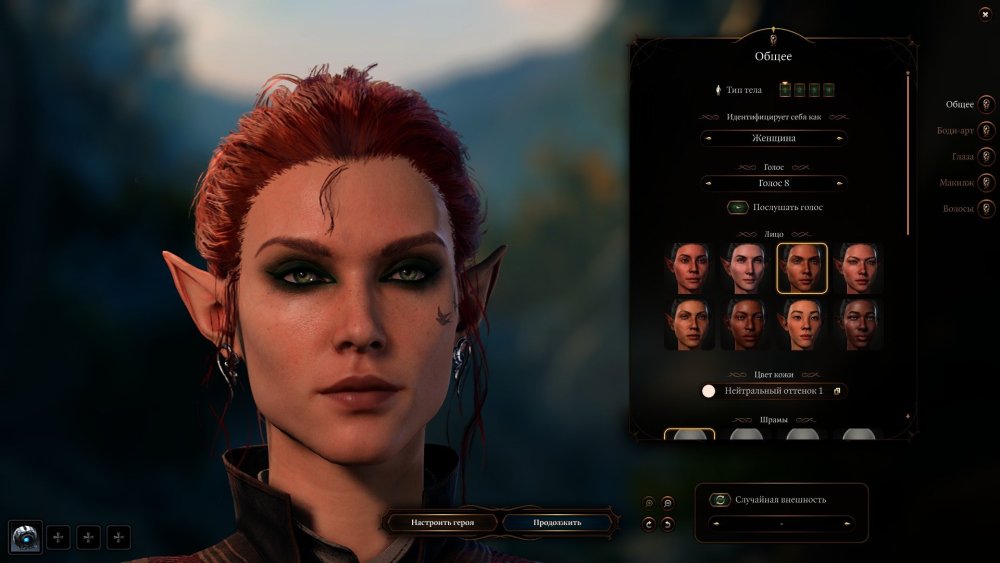Play the Послушать голос voice sample

[x=738, y=208]
